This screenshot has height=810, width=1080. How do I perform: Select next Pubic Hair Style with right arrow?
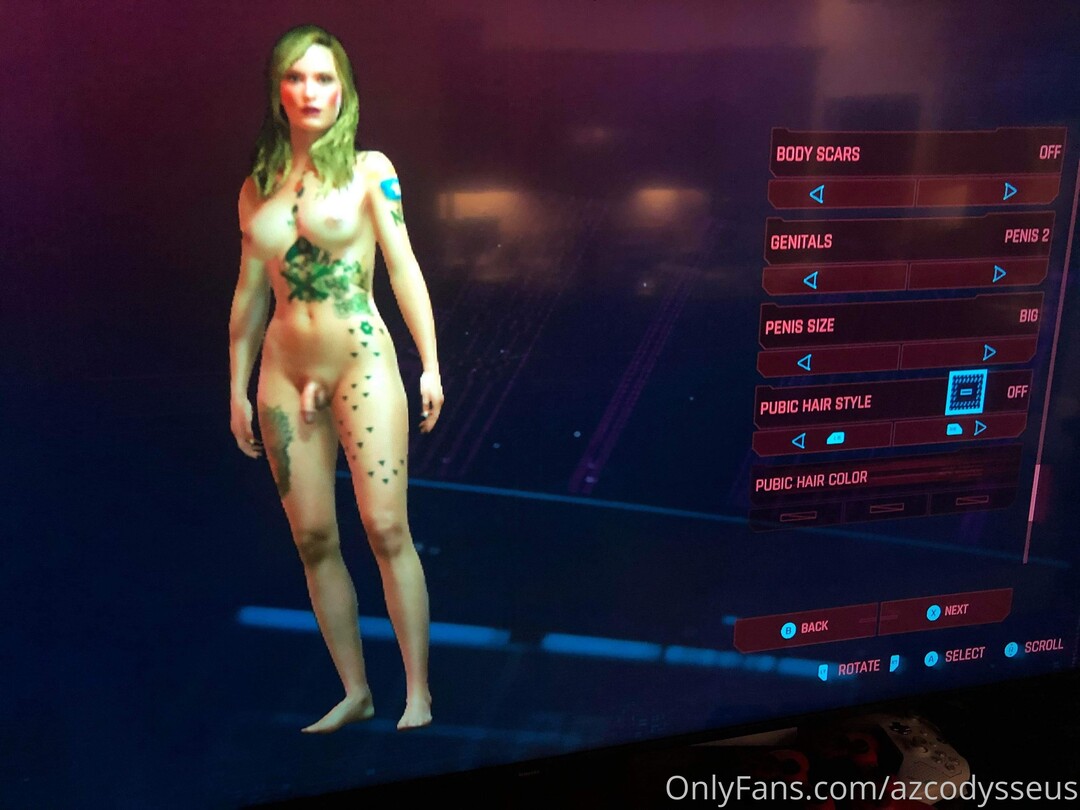point(980,428)
